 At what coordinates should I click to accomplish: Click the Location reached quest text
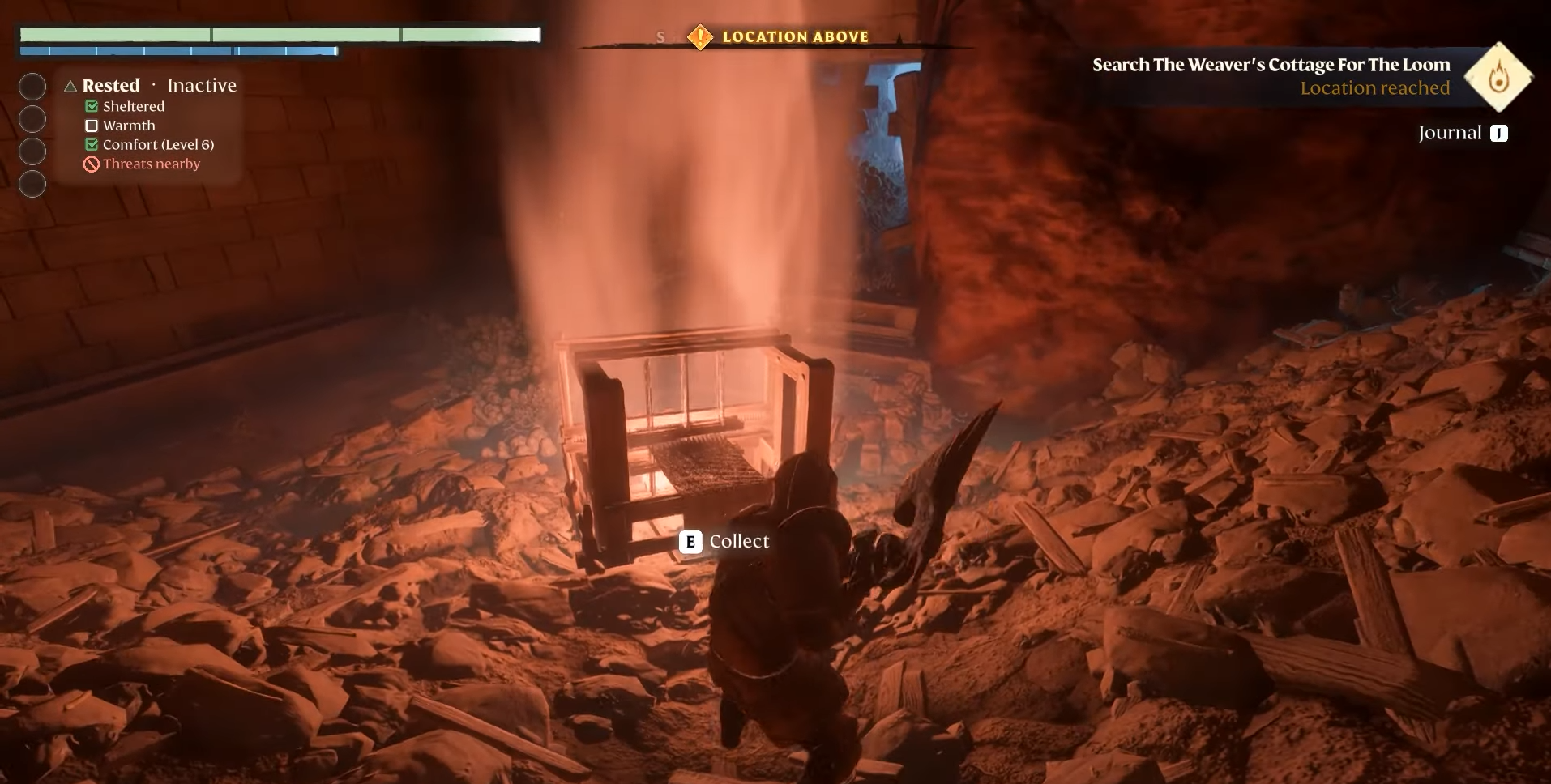tap(1374, 87)
